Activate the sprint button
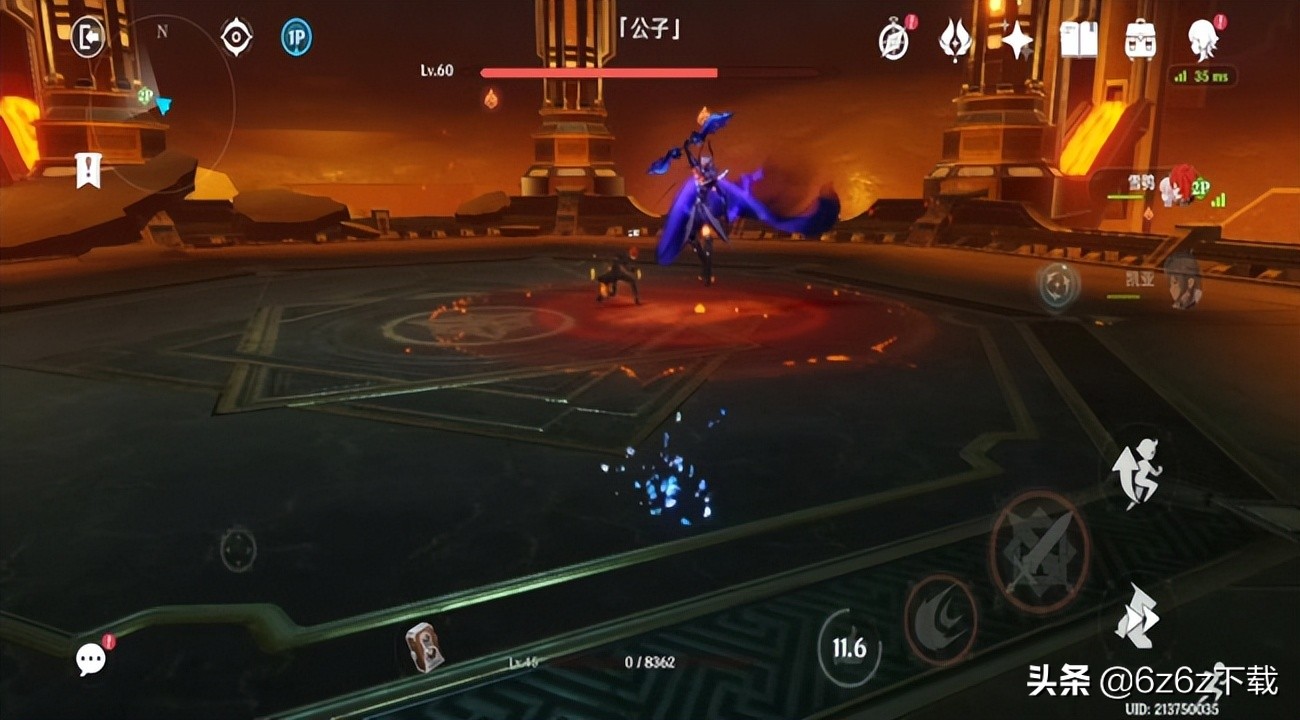 pos(1137,473)
